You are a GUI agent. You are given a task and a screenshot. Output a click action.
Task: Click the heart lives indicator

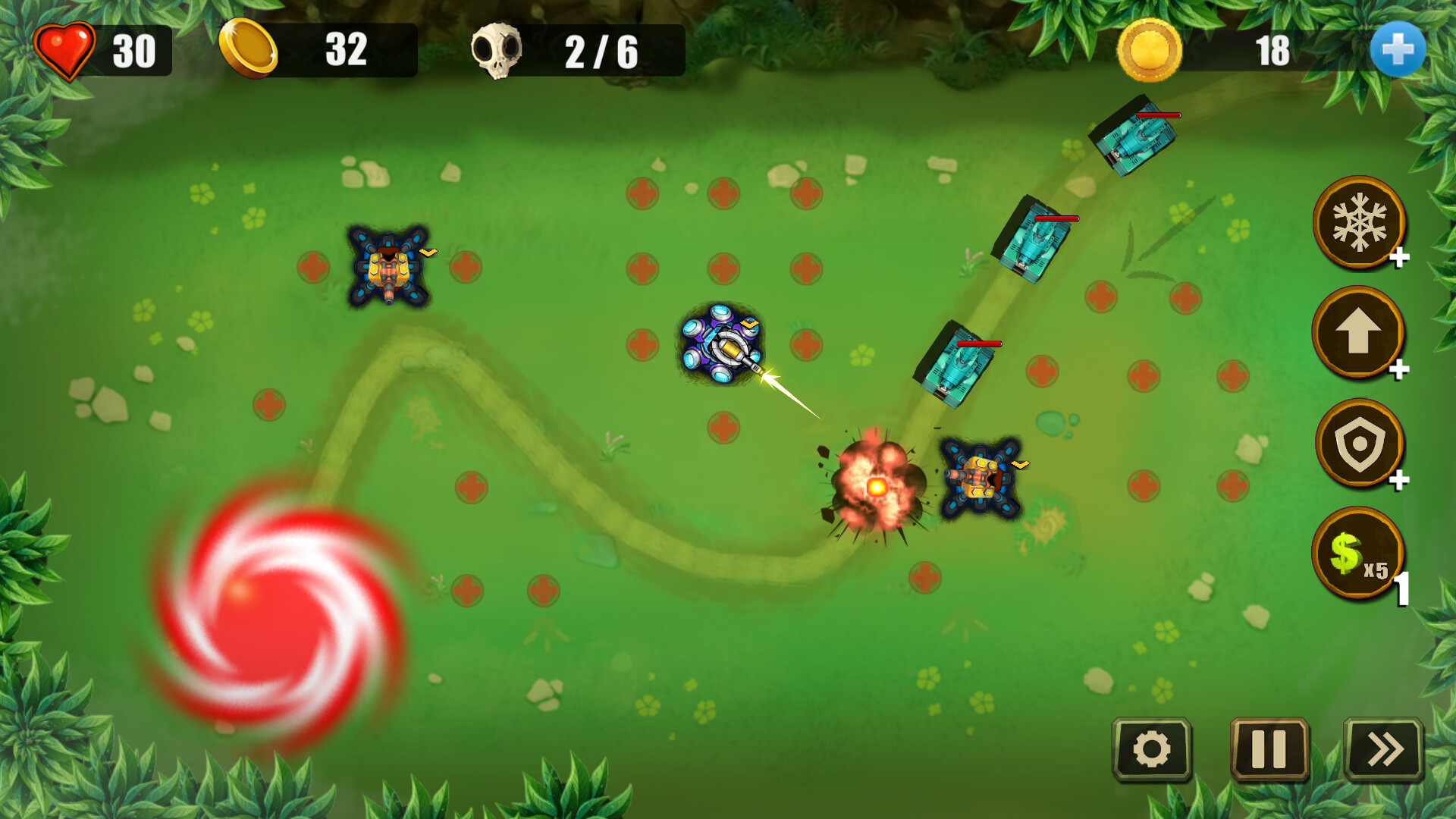pyautogui.click(x=67, y=51)
